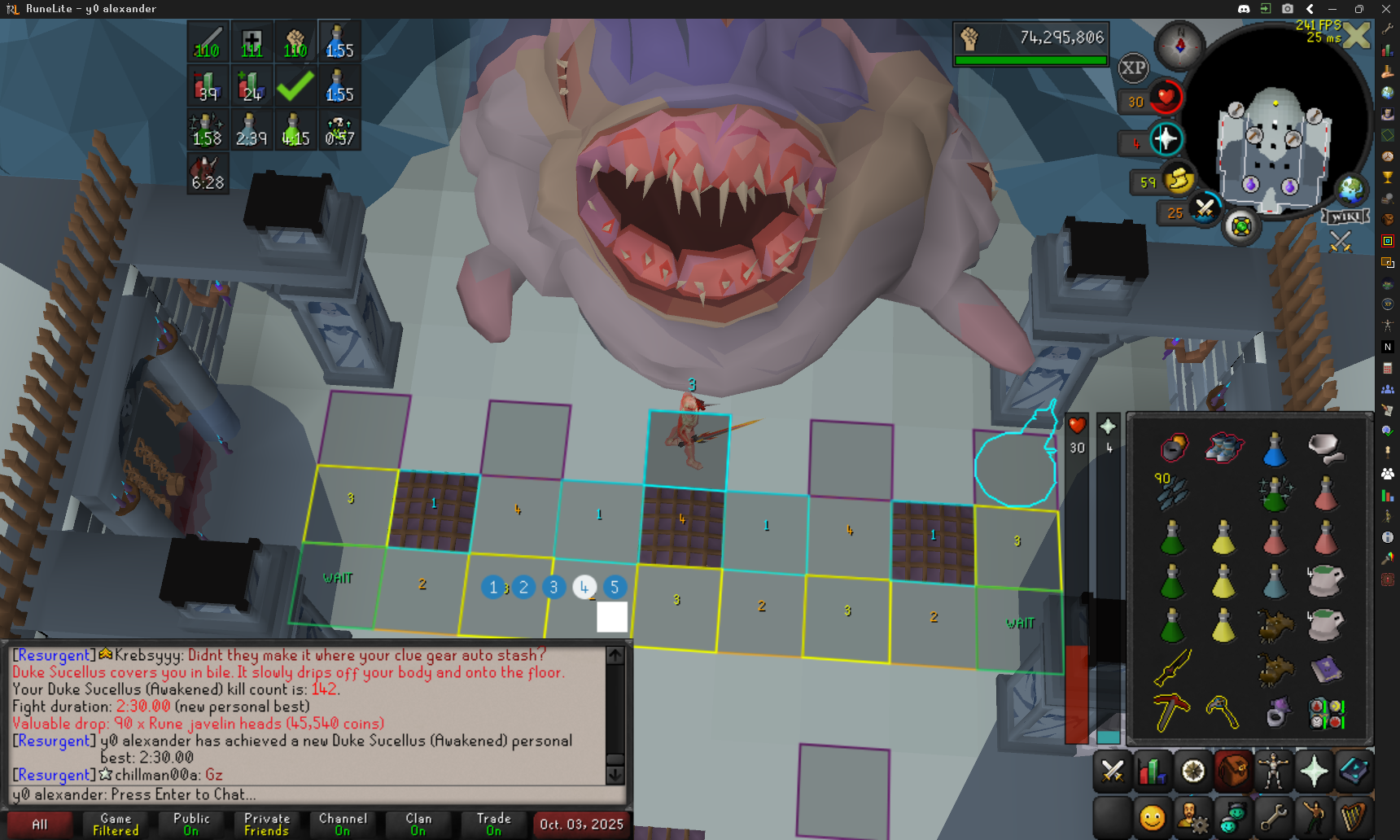Open the world map globe
1400x840 pixels.
[x=1351, y=190]
